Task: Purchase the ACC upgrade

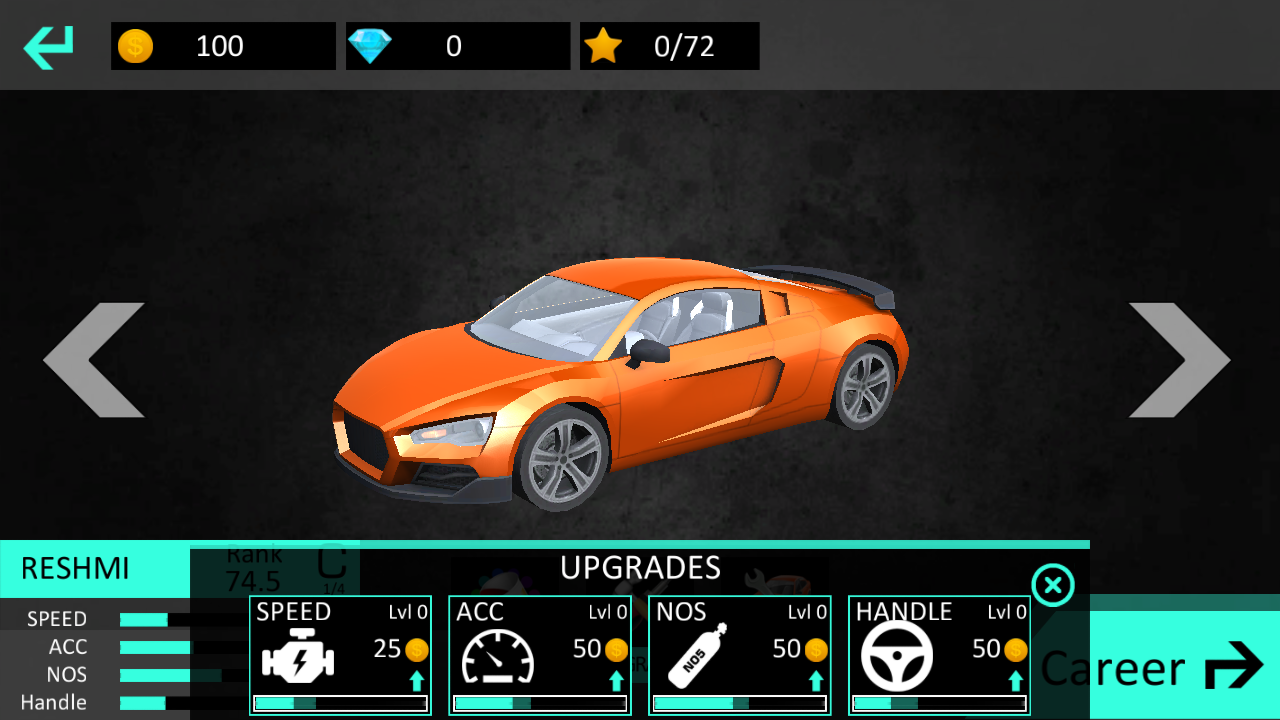Action: (x=540, y=655)
